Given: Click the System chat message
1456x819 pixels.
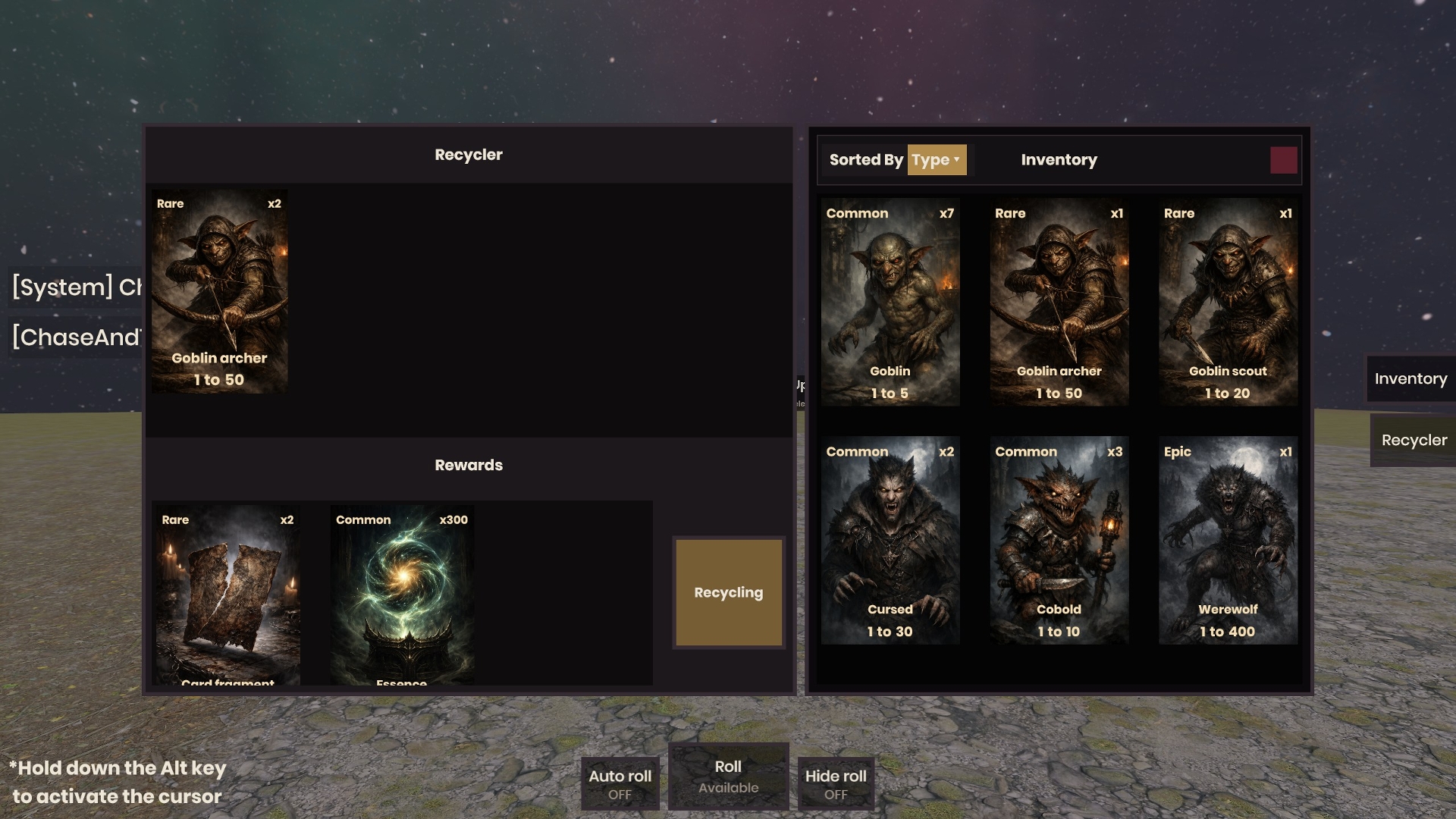Looking at the screenshot, I should [x=77, y=287].
